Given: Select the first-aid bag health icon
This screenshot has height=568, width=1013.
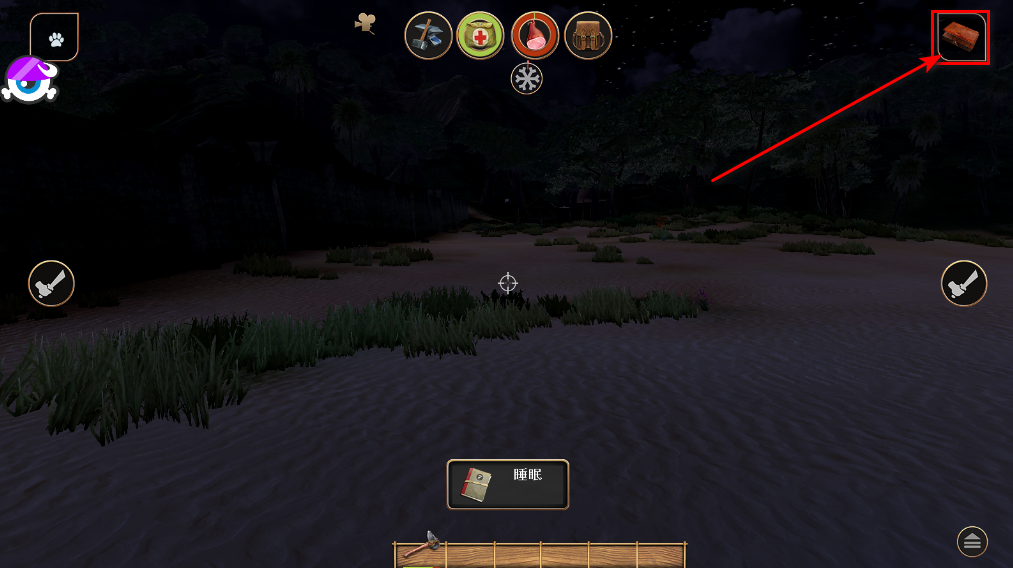Looking at the screenshot, I should point(481,36).
